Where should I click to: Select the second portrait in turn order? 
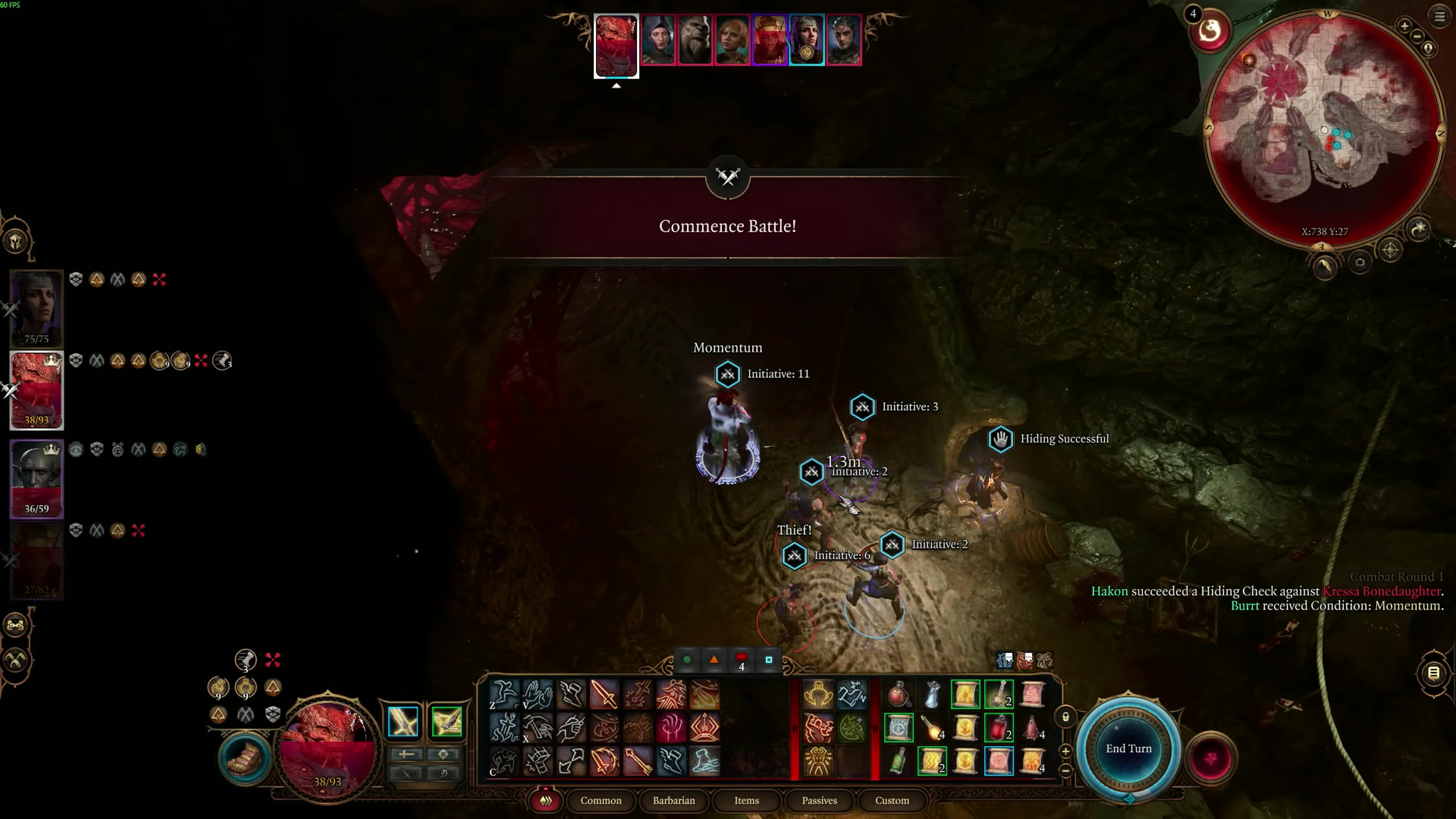tap(659, 39)
